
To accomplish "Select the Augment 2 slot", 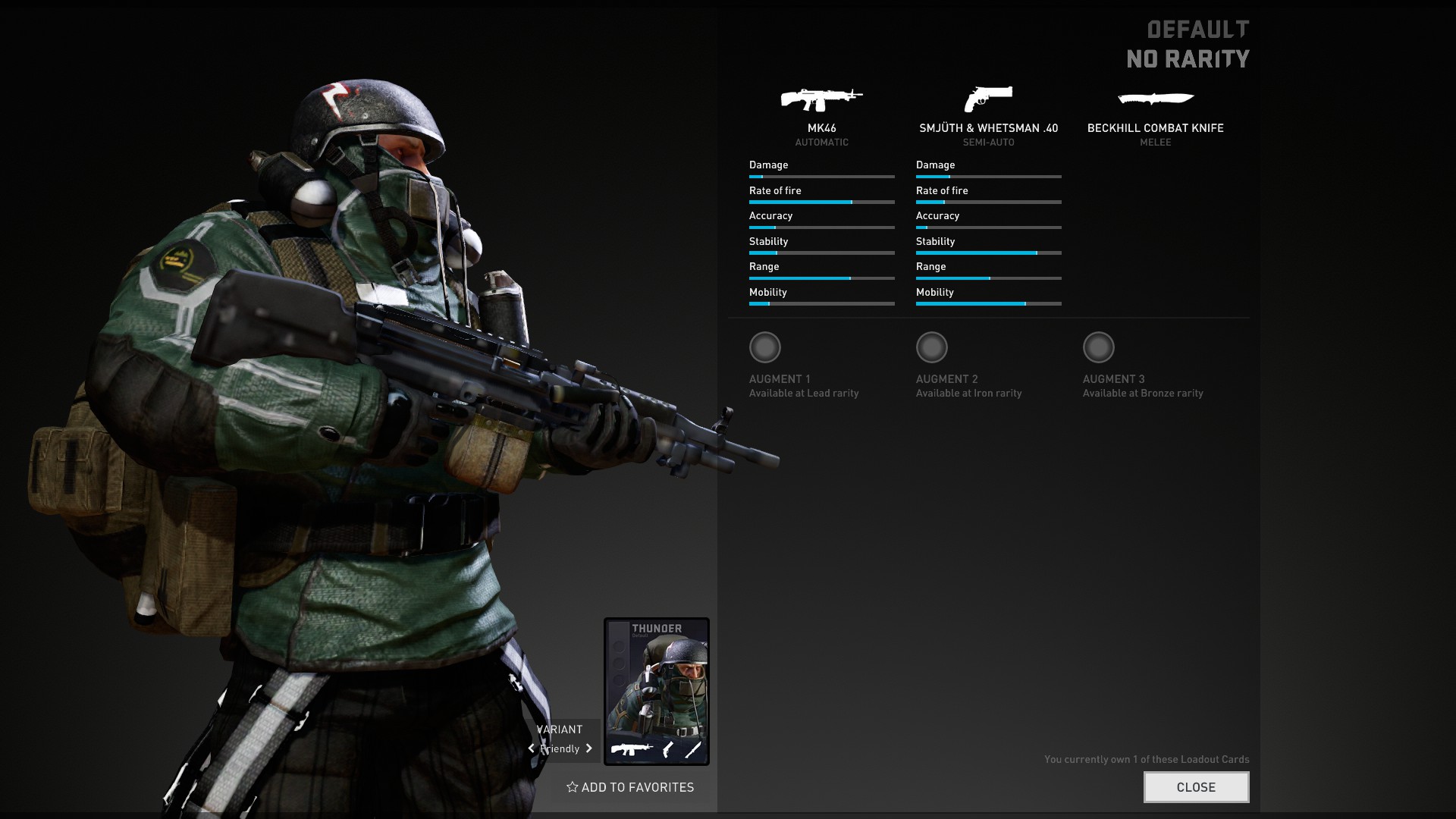I will [x=932, y=347].
